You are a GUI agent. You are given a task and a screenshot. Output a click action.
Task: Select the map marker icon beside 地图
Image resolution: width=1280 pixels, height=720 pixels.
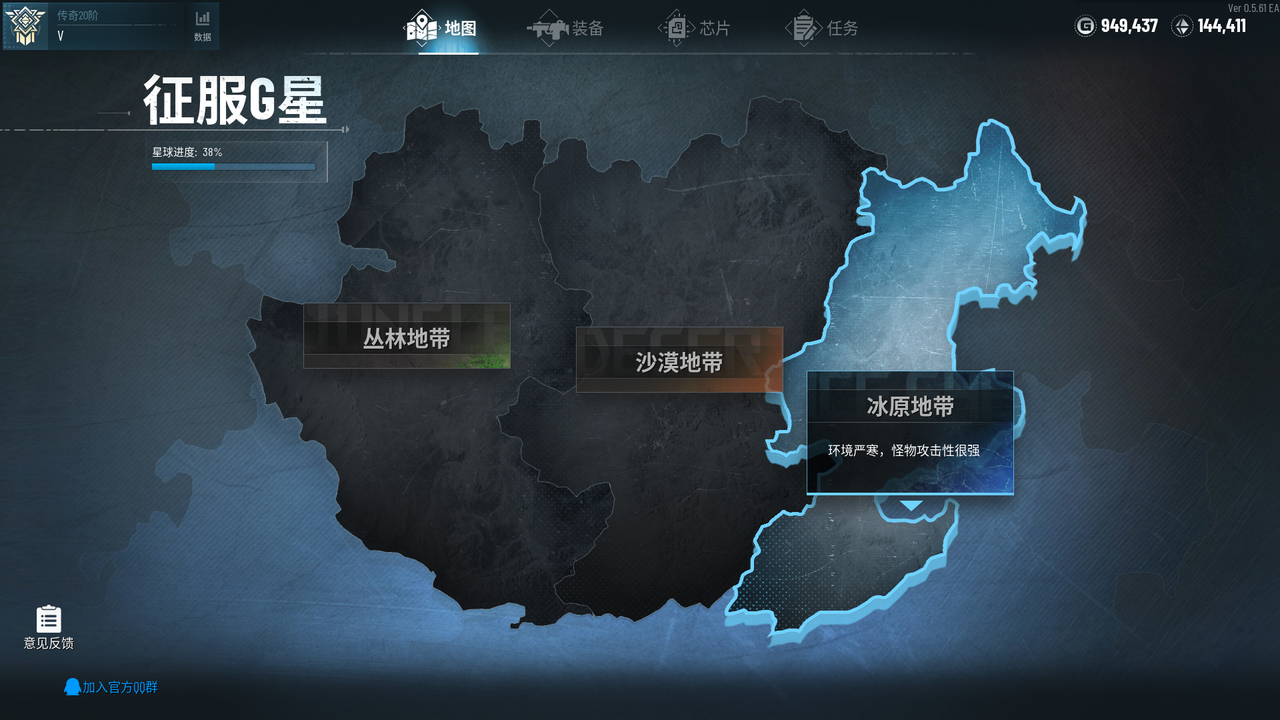coord(423,28)
